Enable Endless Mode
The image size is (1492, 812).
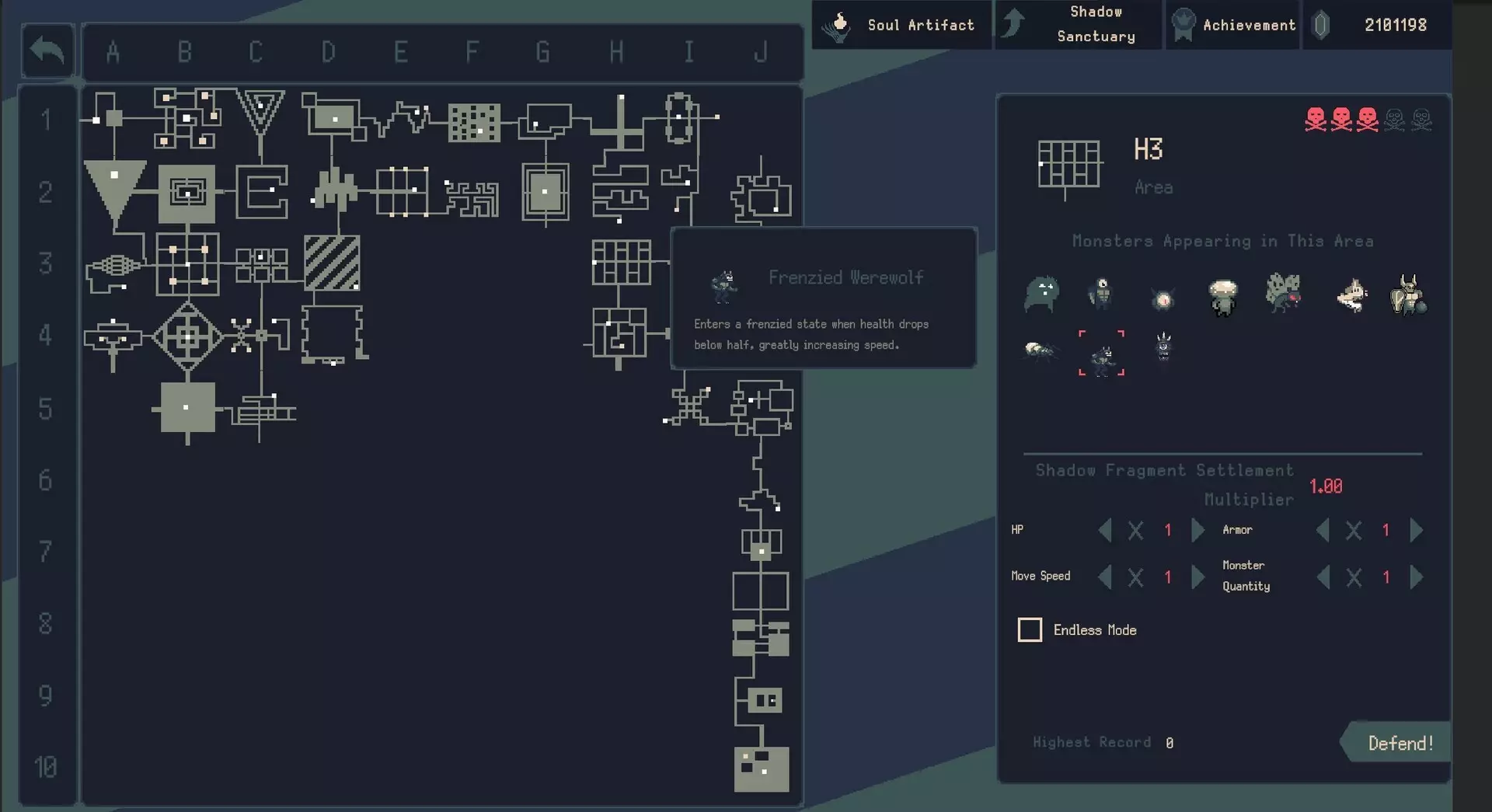coord(1030,629)
